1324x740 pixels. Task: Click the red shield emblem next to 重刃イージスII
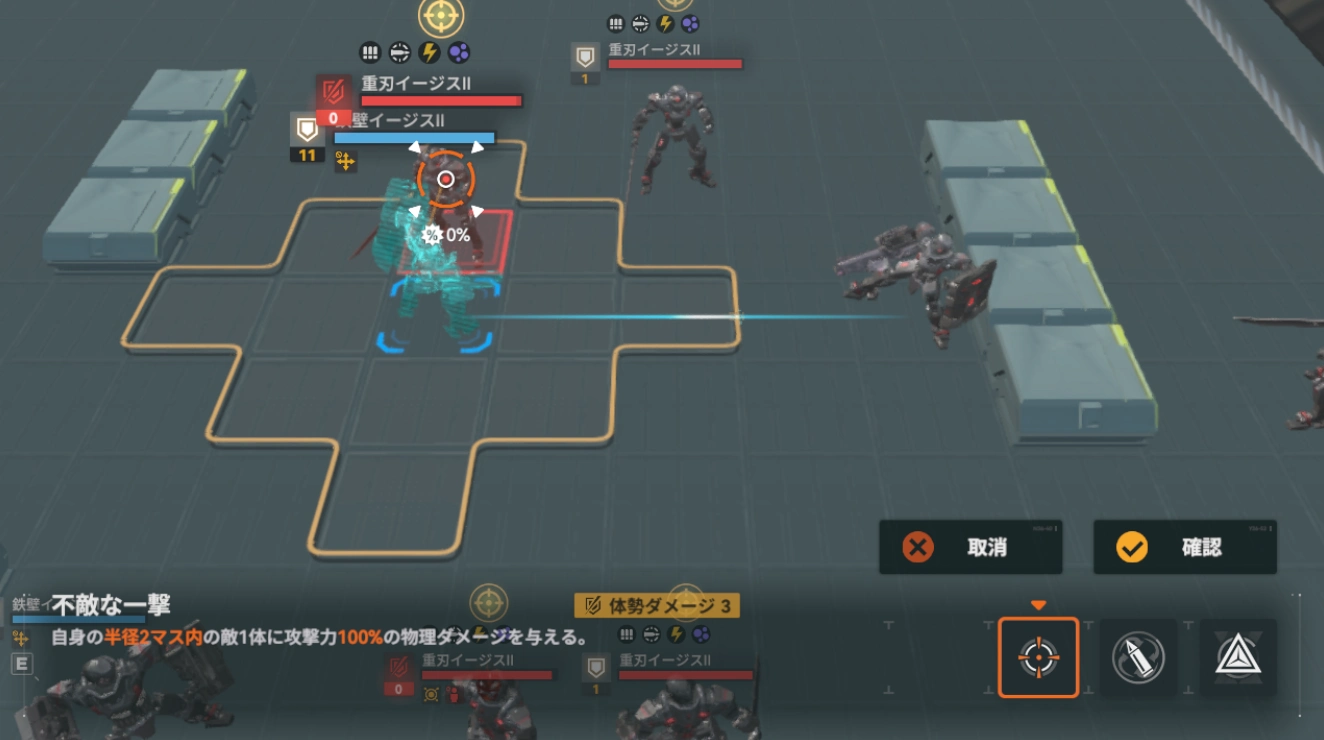tap(335, 90)
